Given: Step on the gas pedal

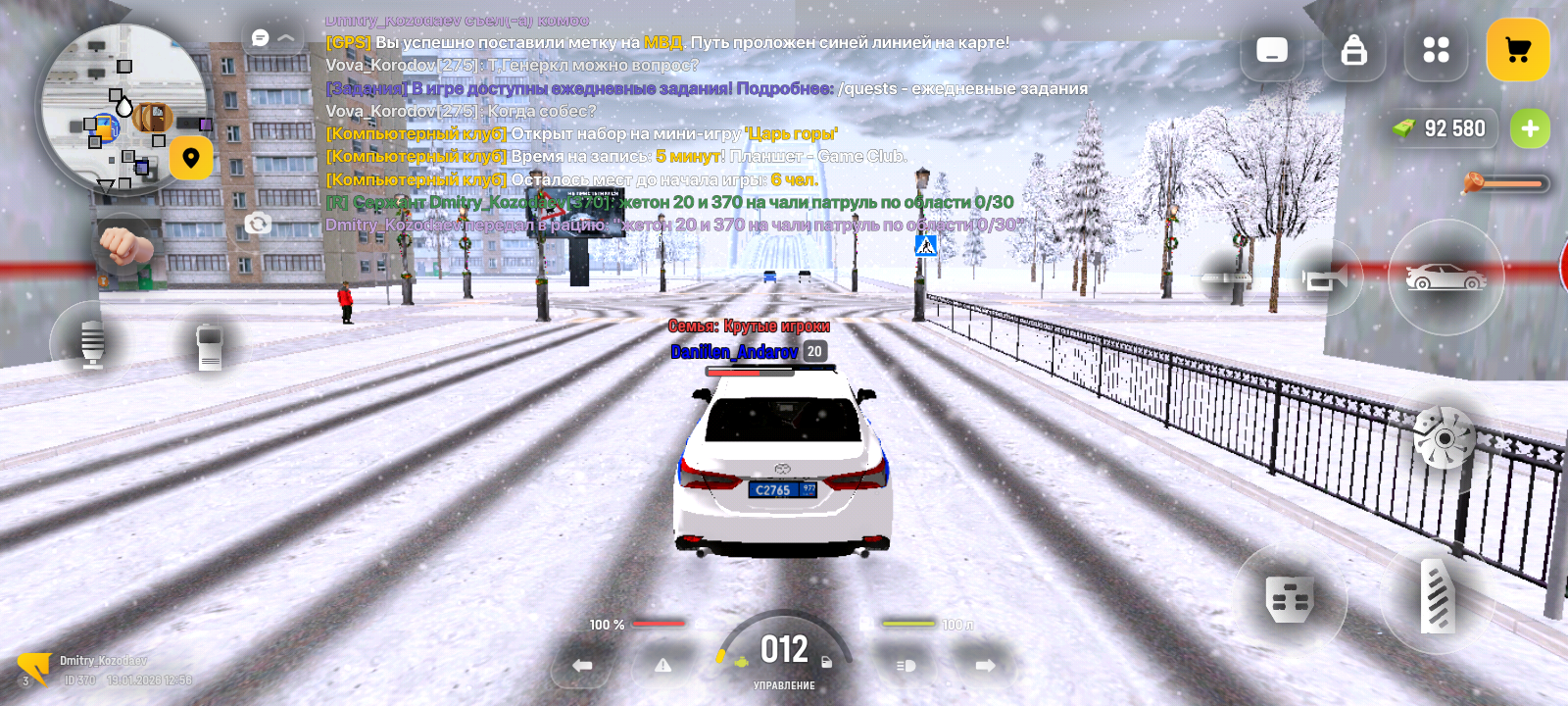Looking at the screenshot, I should 1438,595.
